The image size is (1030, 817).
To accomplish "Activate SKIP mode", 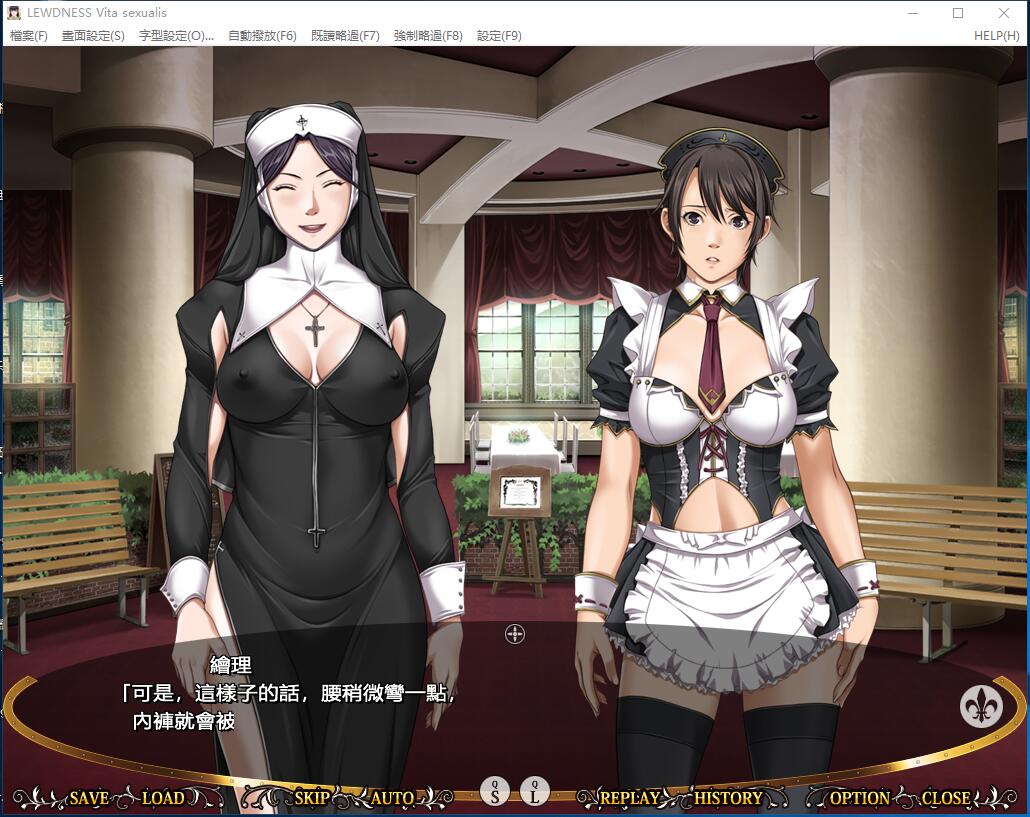I will click(x=312, y=798).
